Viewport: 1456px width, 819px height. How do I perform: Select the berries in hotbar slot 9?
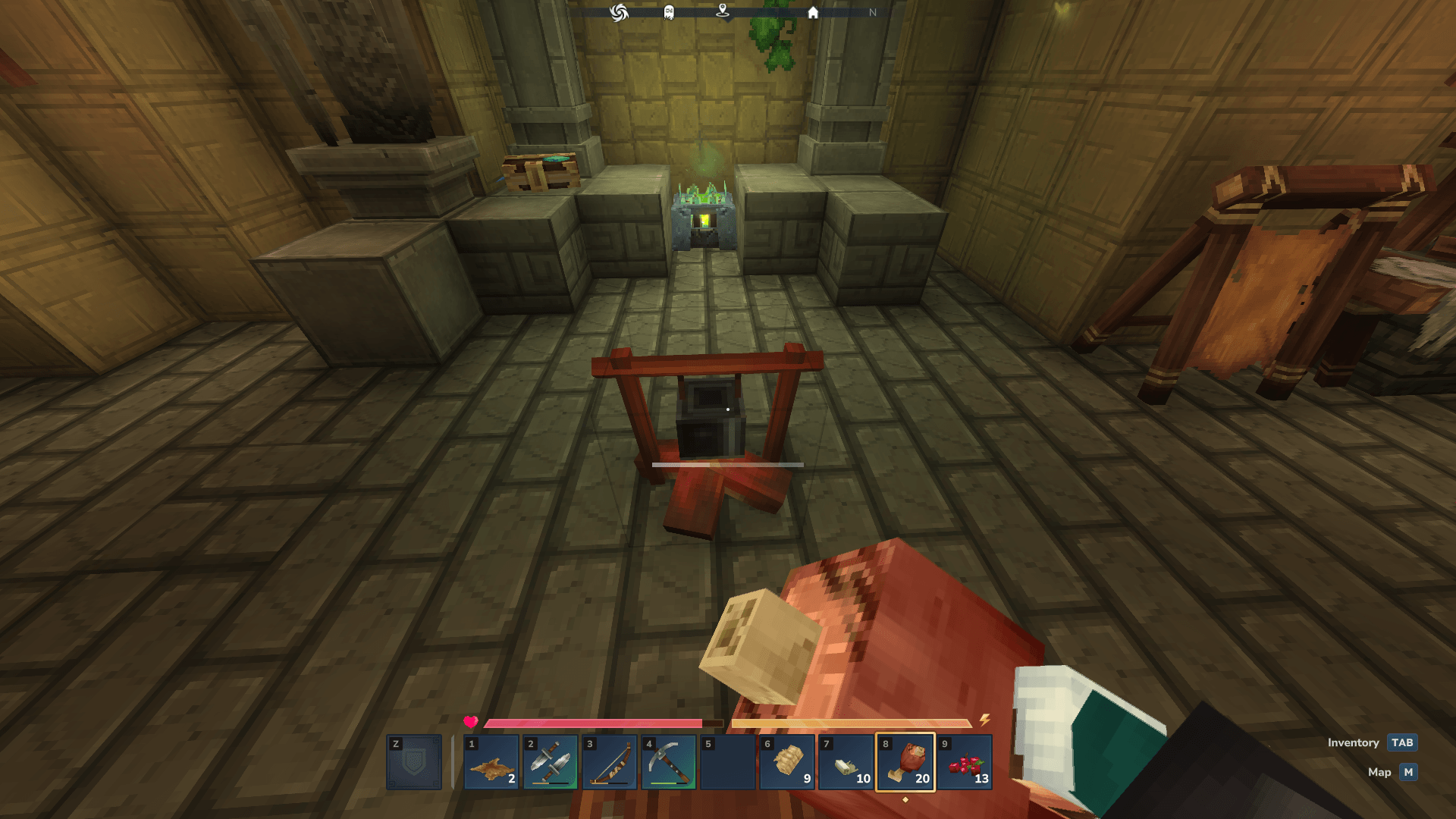pyautogui.click(x=965, y=762)
